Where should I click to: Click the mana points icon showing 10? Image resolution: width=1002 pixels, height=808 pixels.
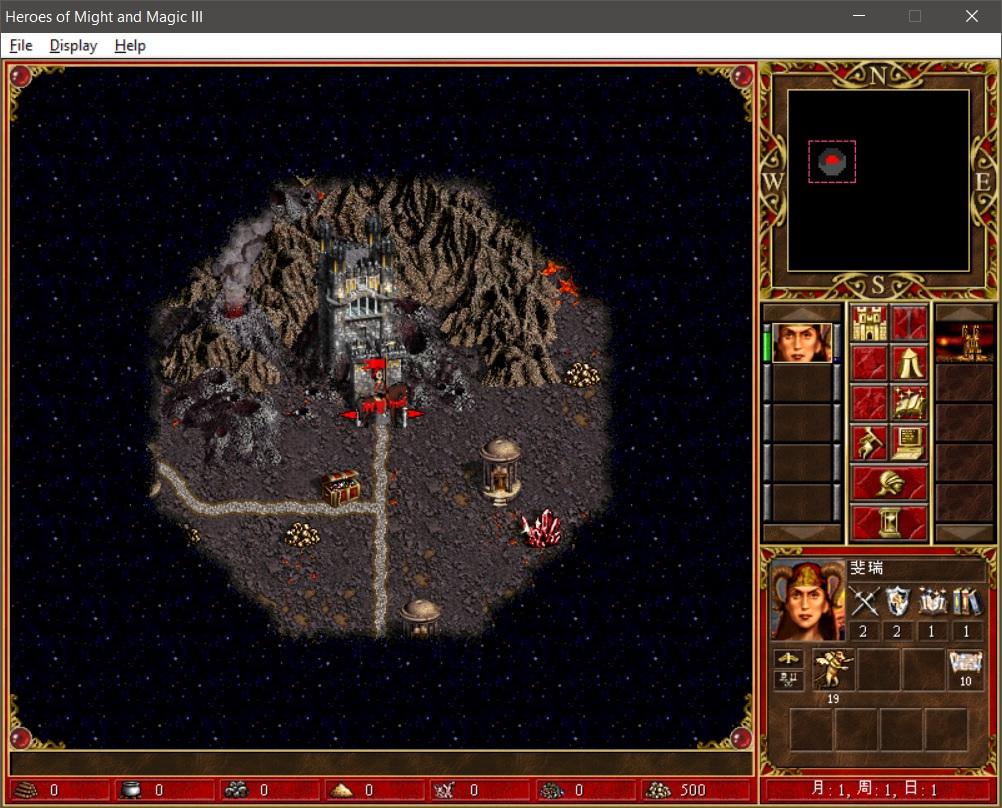965,664
